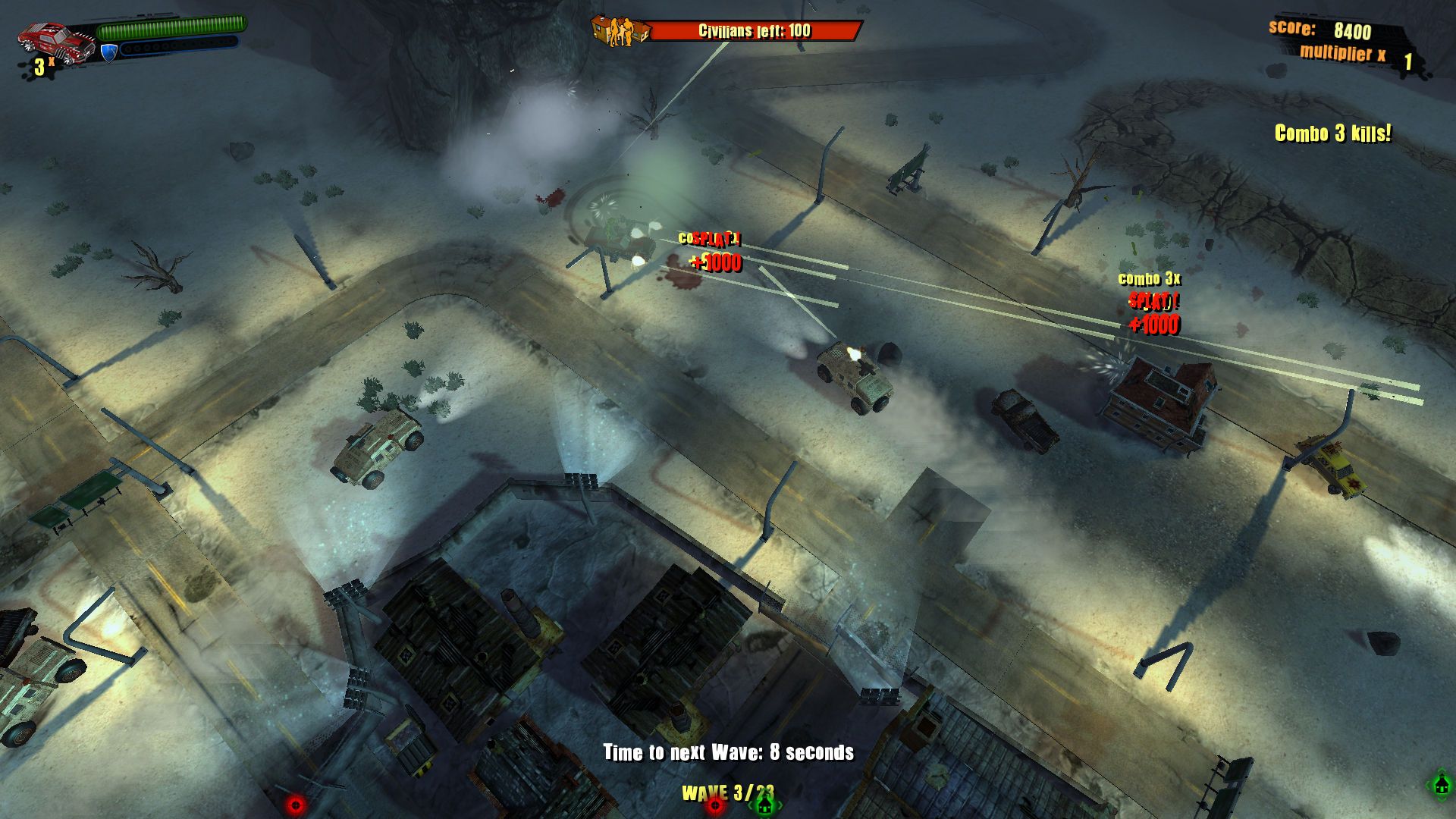Click the red crosshair target marker at bottom
Screen dimensions: 1456x819
click(x=714, y=805)
